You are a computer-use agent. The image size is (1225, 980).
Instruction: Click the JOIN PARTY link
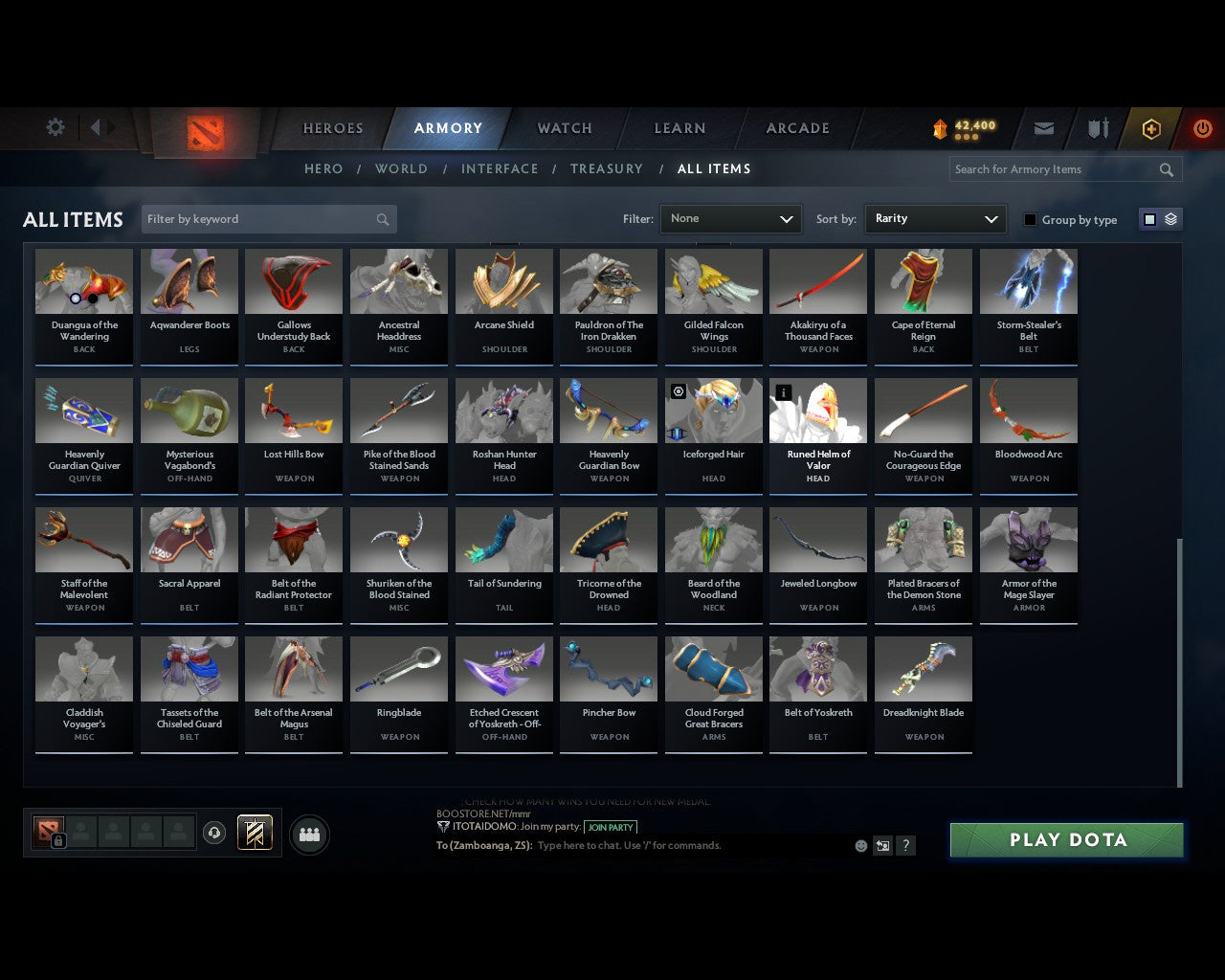(611, 828)
